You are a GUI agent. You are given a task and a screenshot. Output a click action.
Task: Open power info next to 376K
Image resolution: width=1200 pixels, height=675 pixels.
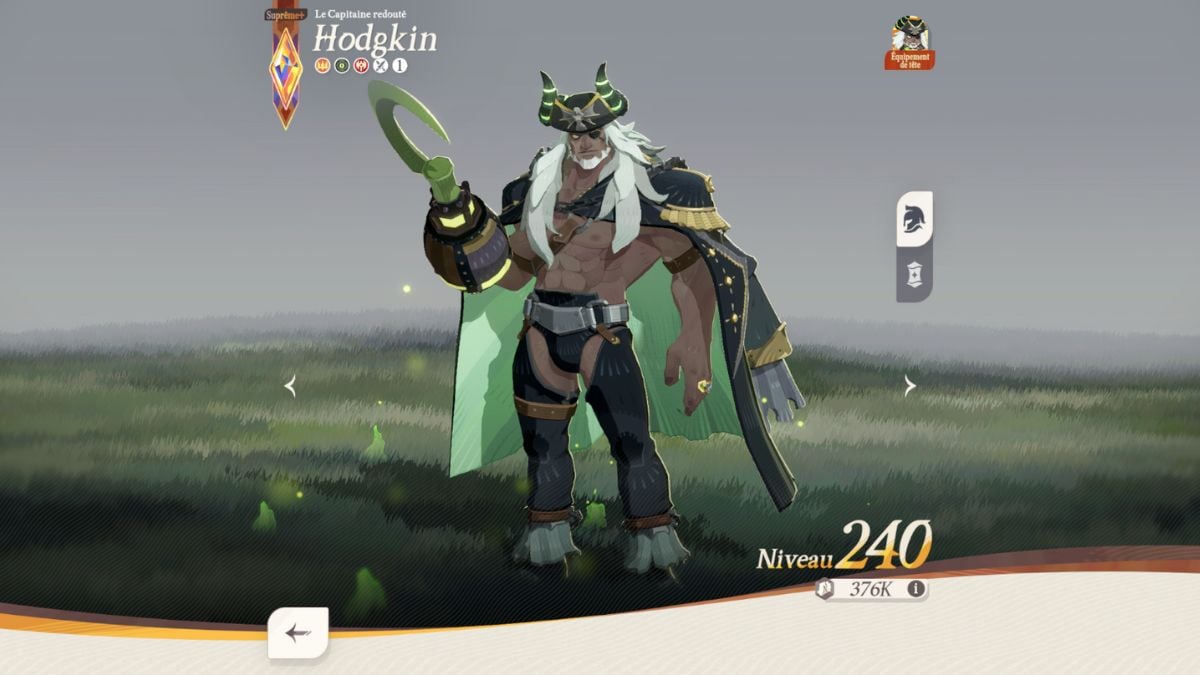click(x=915, y=589)
